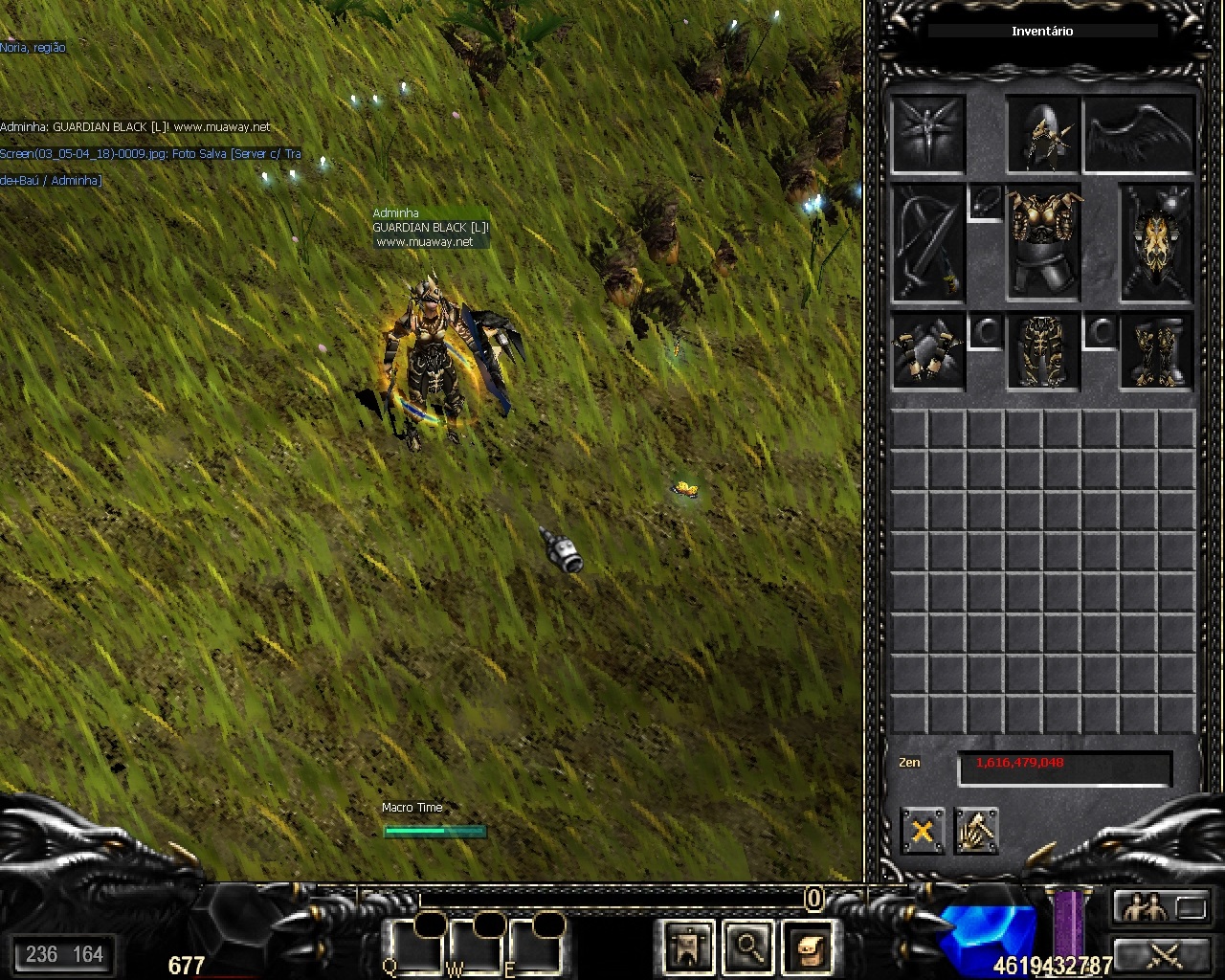The height and width of the screenshot is (980, 1225).
Task: Open the scroll button on the bottom bar
Action: click(807, 947)
